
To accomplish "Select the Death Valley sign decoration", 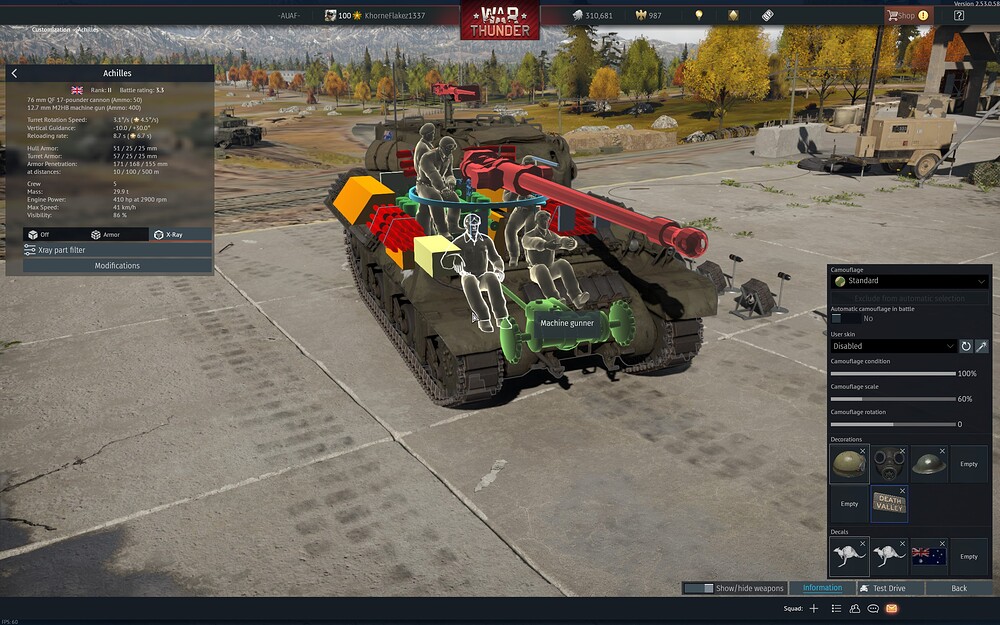I will 888,504.
